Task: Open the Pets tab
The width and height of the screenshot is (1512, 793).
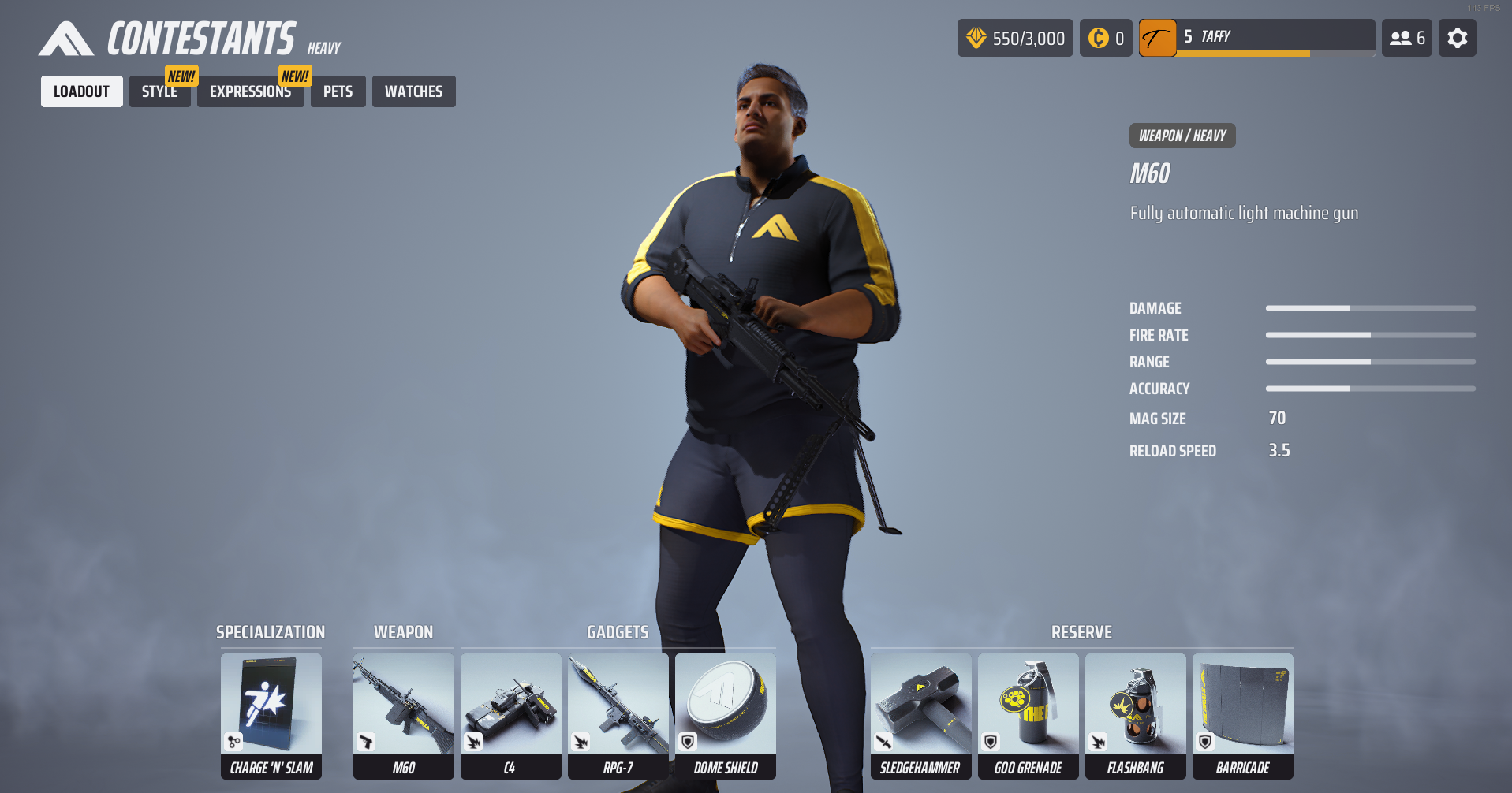Action: (x=338, y=91)
